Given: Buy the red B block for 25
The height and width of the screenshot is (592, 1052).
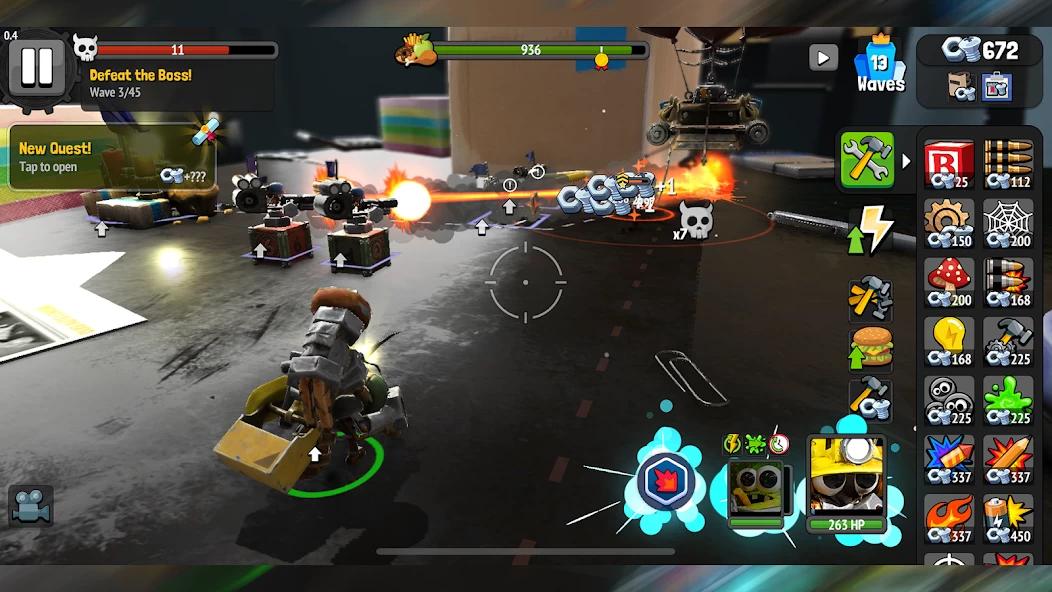Looking at the screenshot, I should (x=948, y=164).
